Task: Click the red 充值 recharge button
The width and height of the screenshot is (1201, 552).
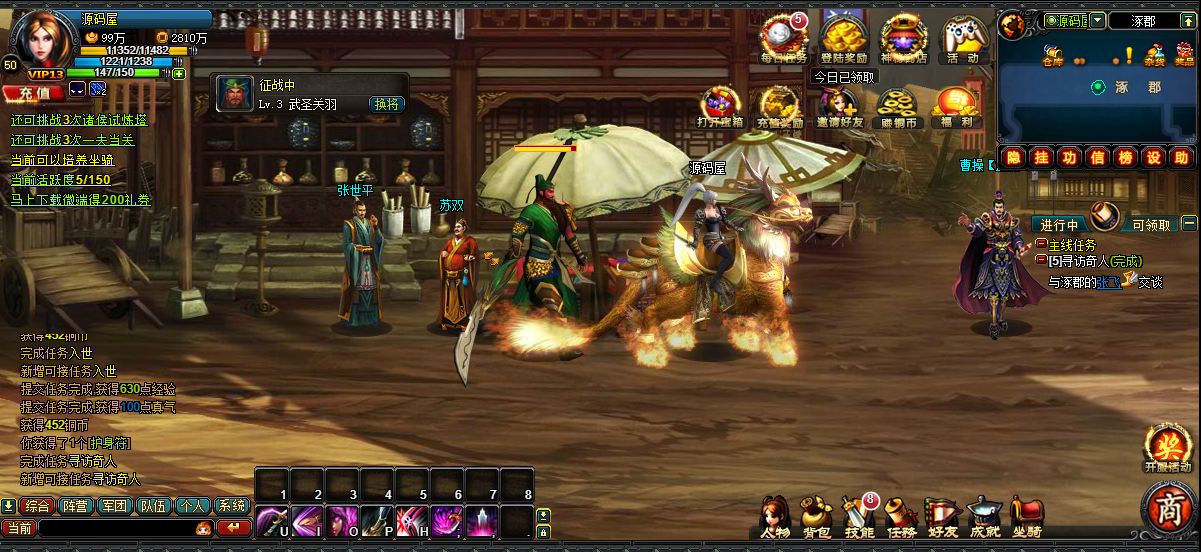Action: pyautogui.click(x=32, y=92)
